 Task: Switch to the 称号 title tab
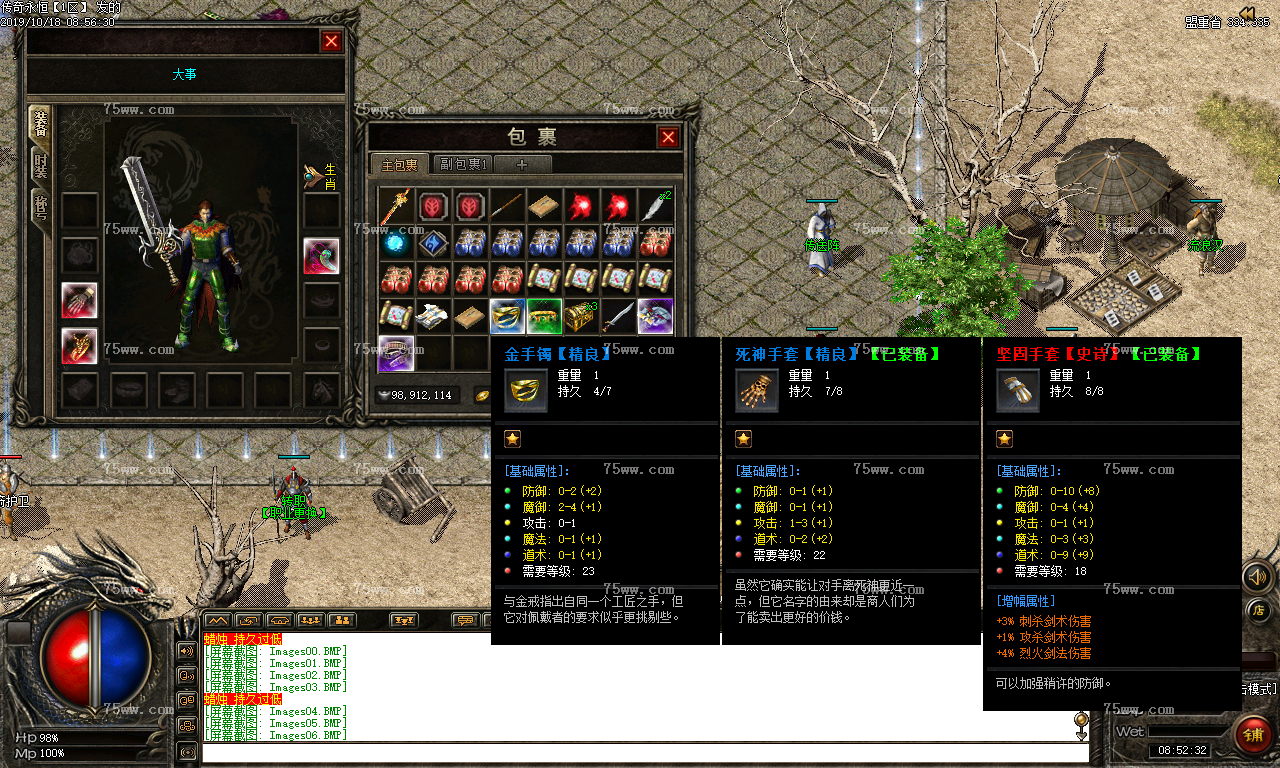coord(40,210)
